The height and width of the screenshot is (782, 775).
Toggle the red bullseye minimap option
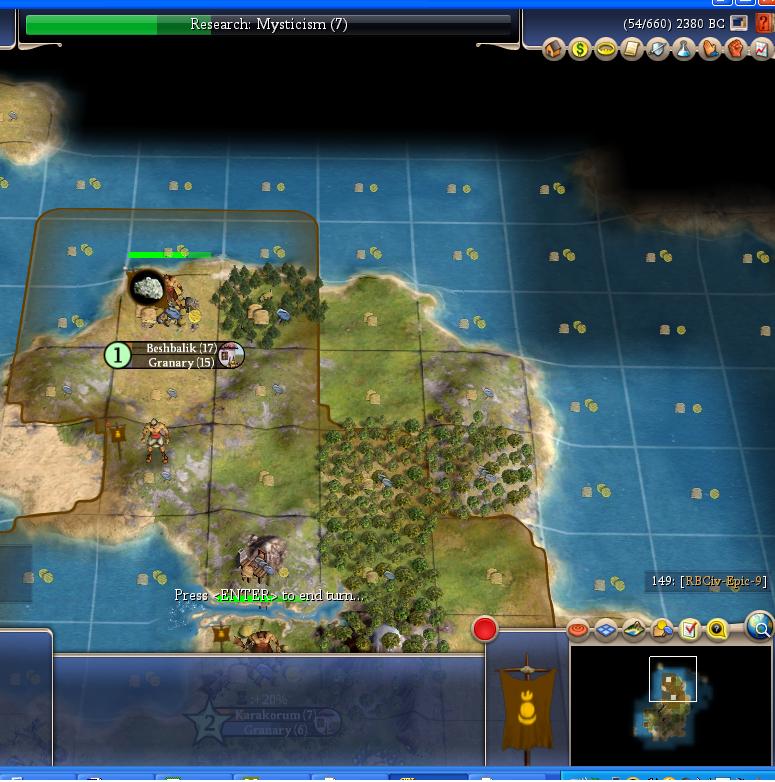[x=579, y=629]
